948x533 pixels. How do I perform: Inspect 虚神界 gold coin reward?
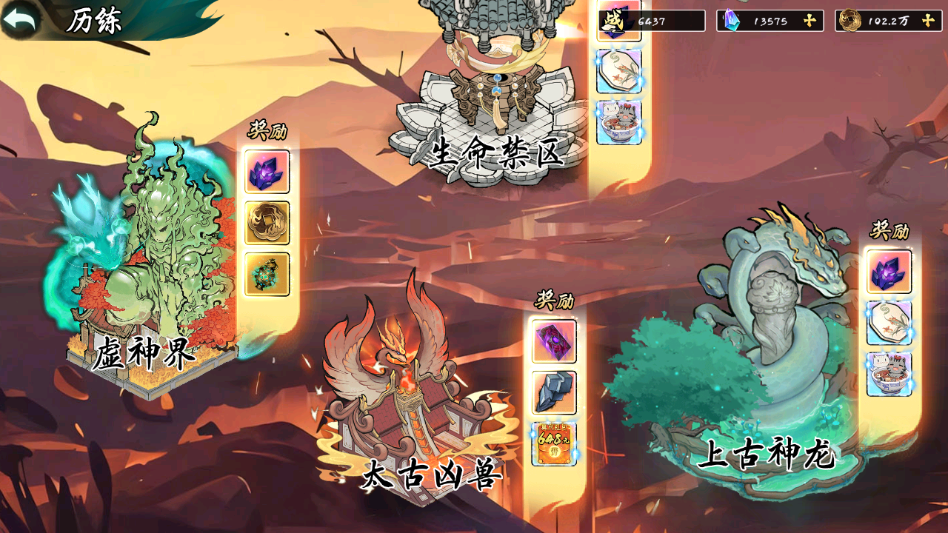267,222
